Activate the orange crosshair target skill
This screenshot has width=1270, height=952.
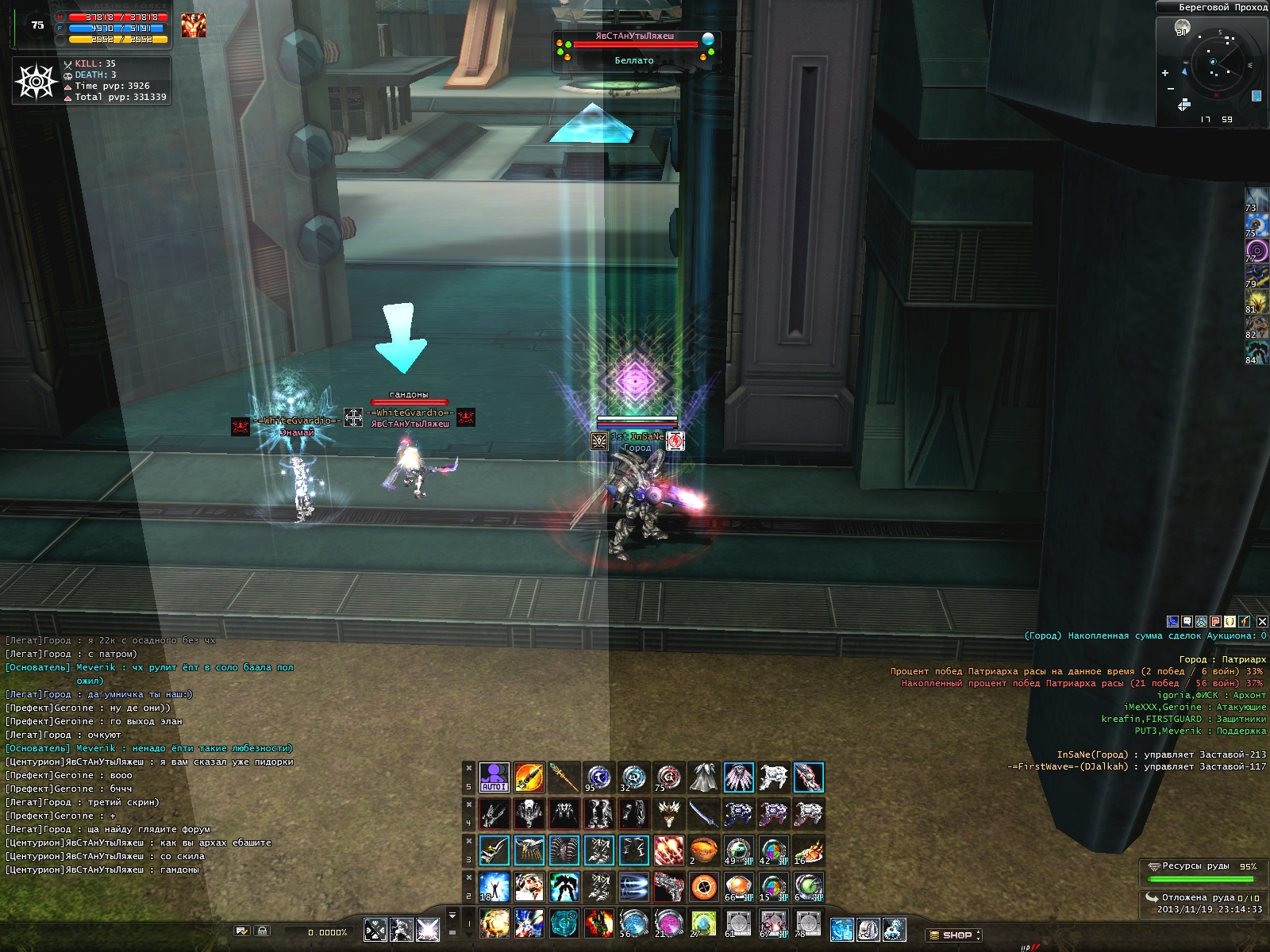(x=703, y=886)
